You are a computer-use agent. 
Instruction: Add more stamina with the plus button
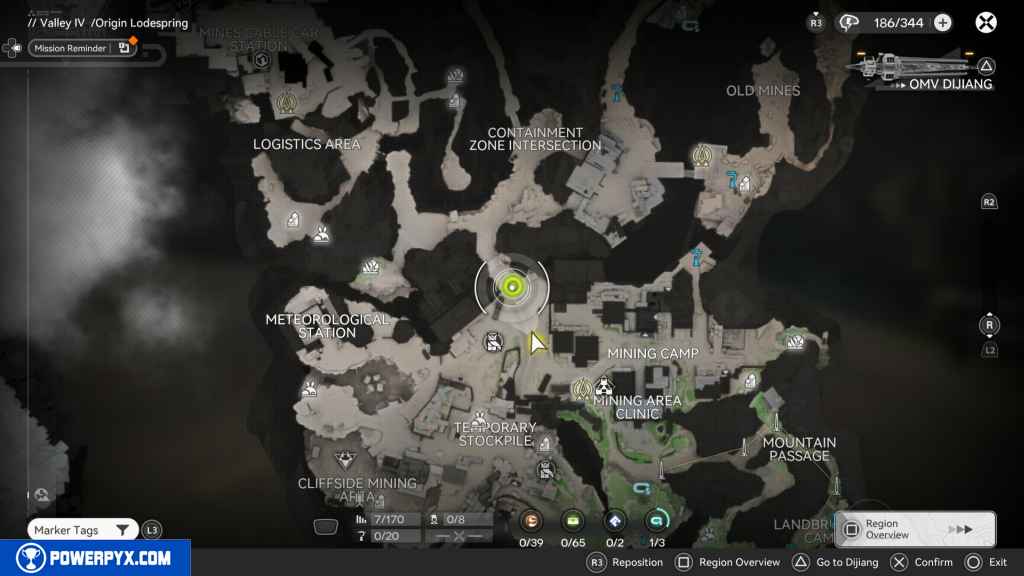pyautogui.click(x=942, y=23)
